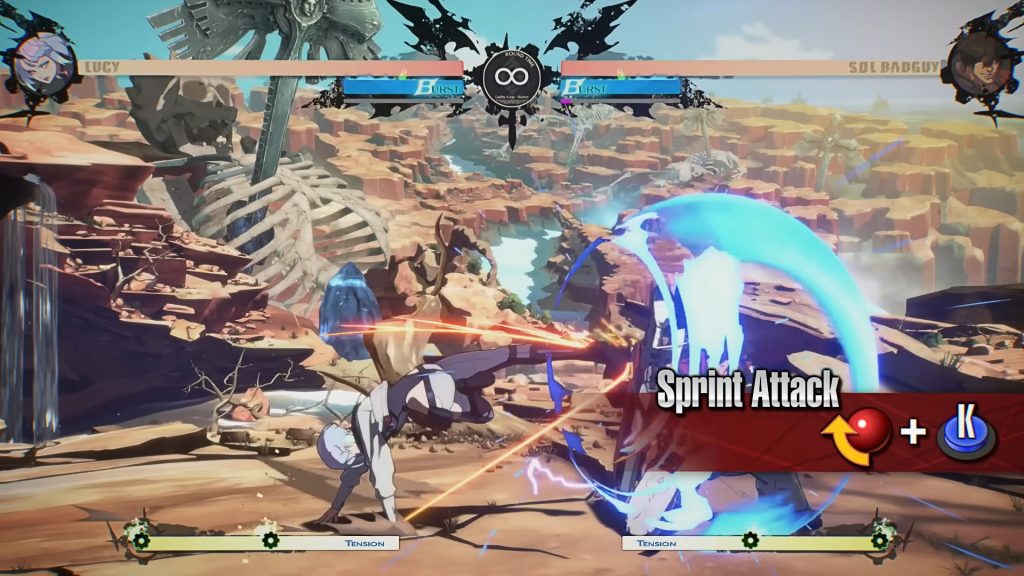Select Sol Badguy's character portrait

(x=980, y=62)
